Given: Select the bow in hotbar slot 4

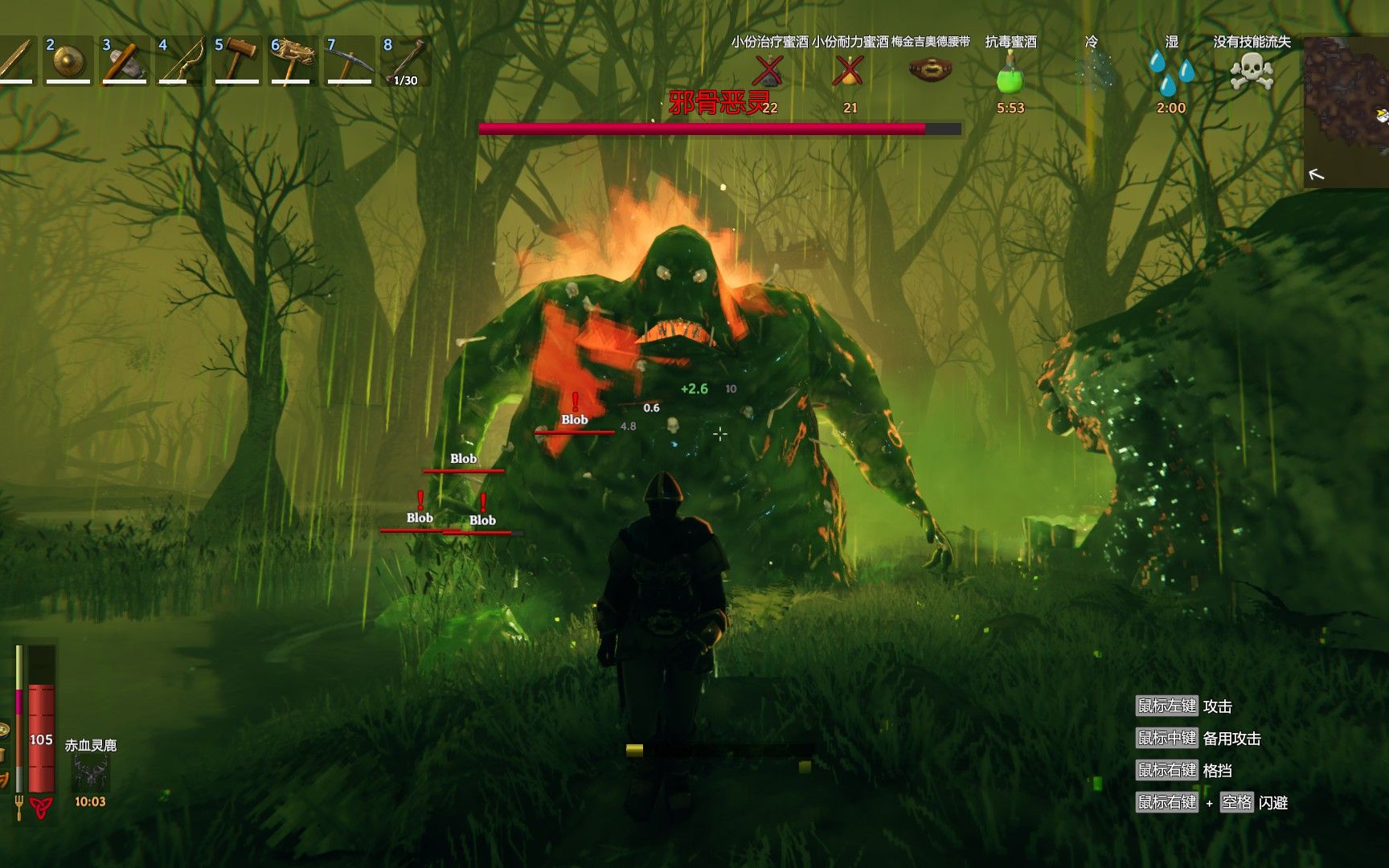Looking at the screenshot, I should pyautogui.click(x=180, y=61).
